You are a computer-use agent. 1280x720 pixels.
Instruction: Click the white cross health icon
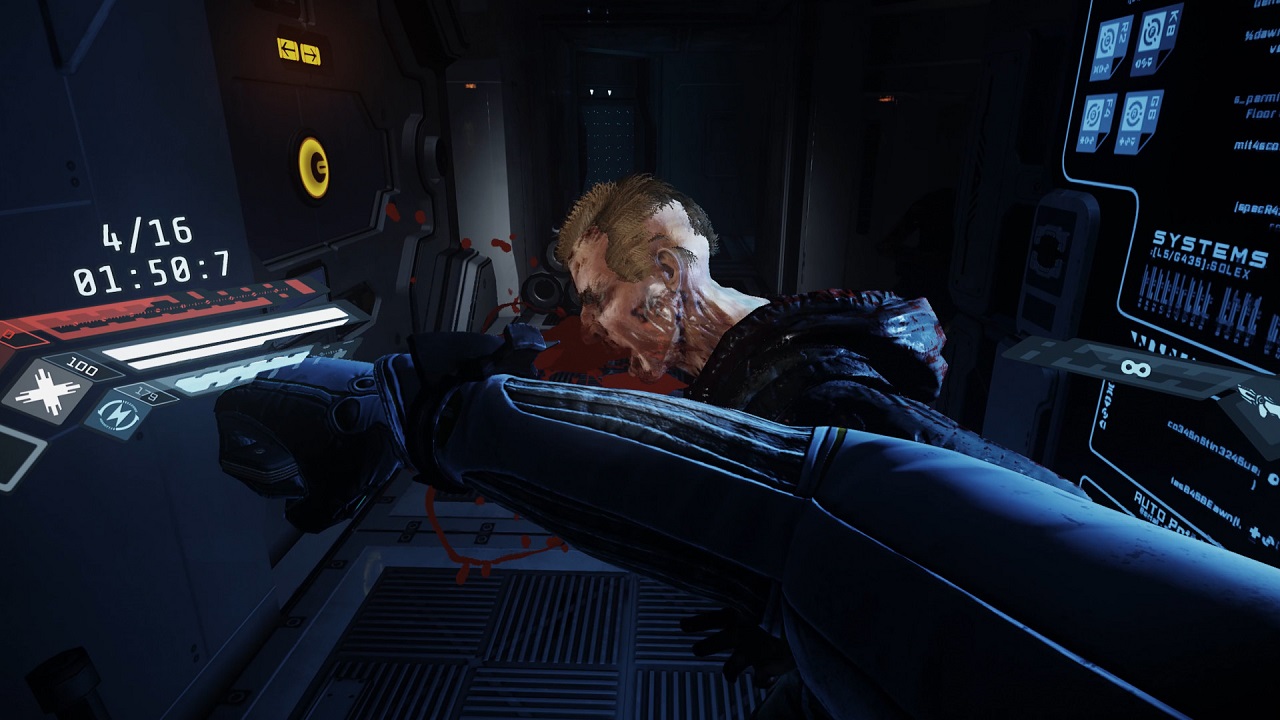click(49, 391)
